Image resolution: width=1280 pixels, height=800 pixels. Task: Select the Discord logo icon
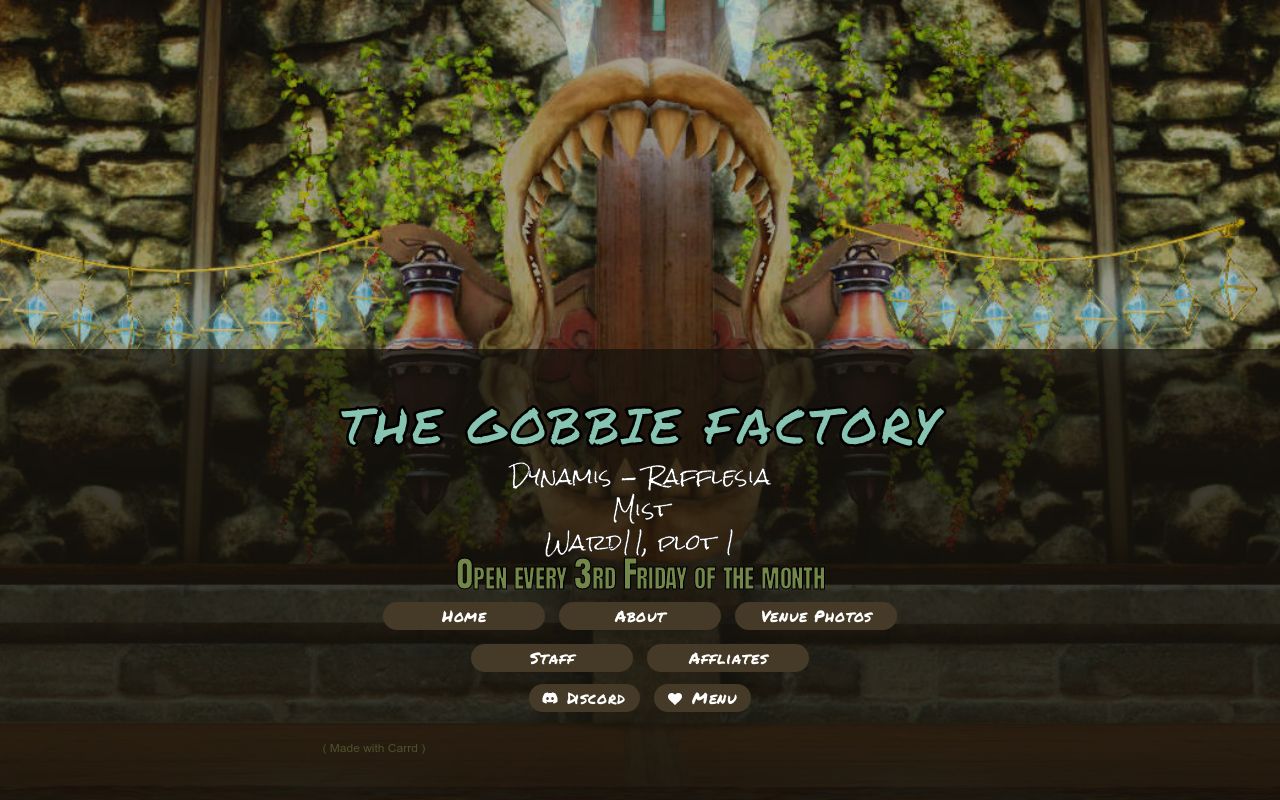551,698
